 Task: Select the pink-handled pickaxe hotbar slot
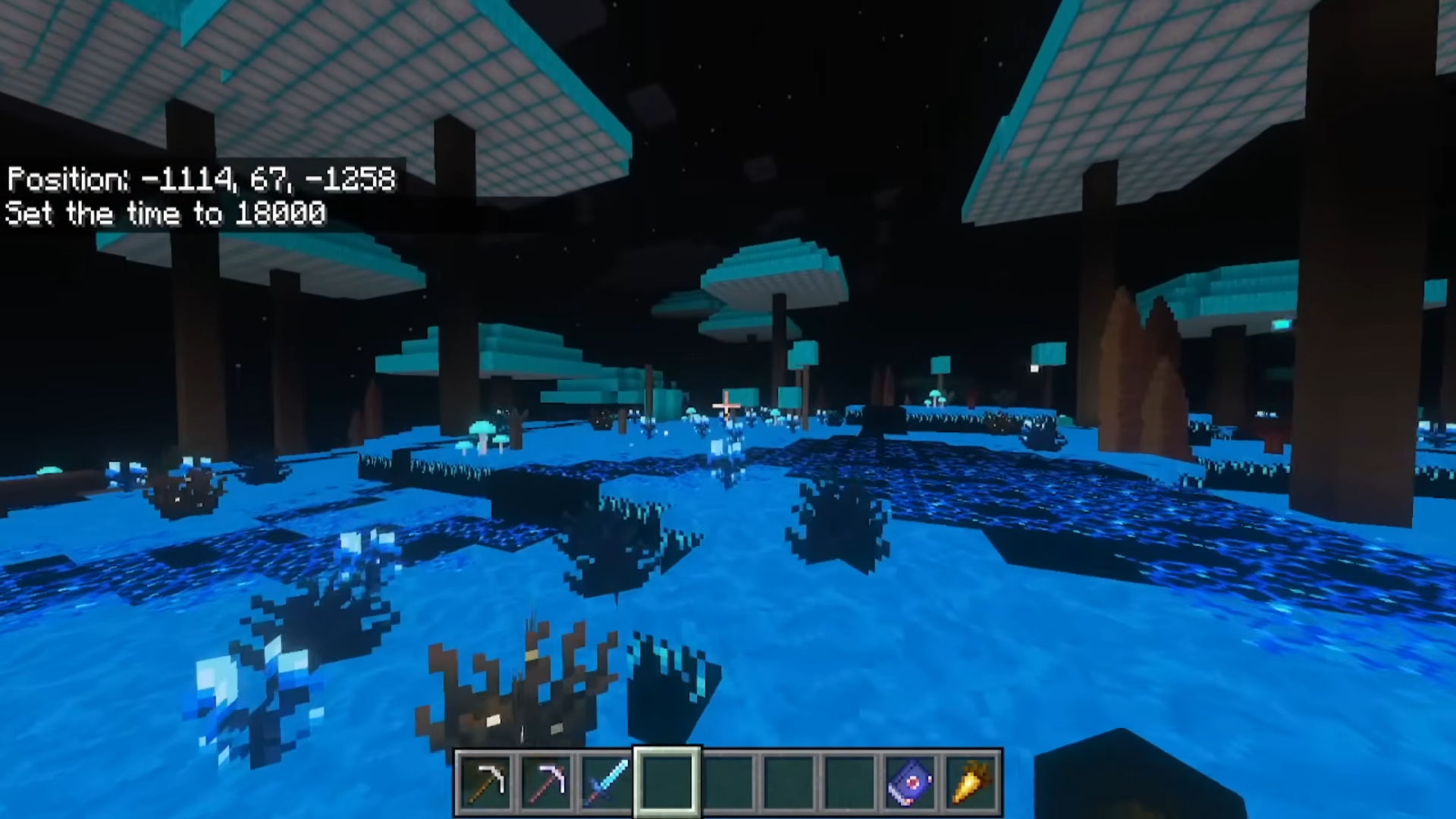pyautogui.click(x=546, y=781)
